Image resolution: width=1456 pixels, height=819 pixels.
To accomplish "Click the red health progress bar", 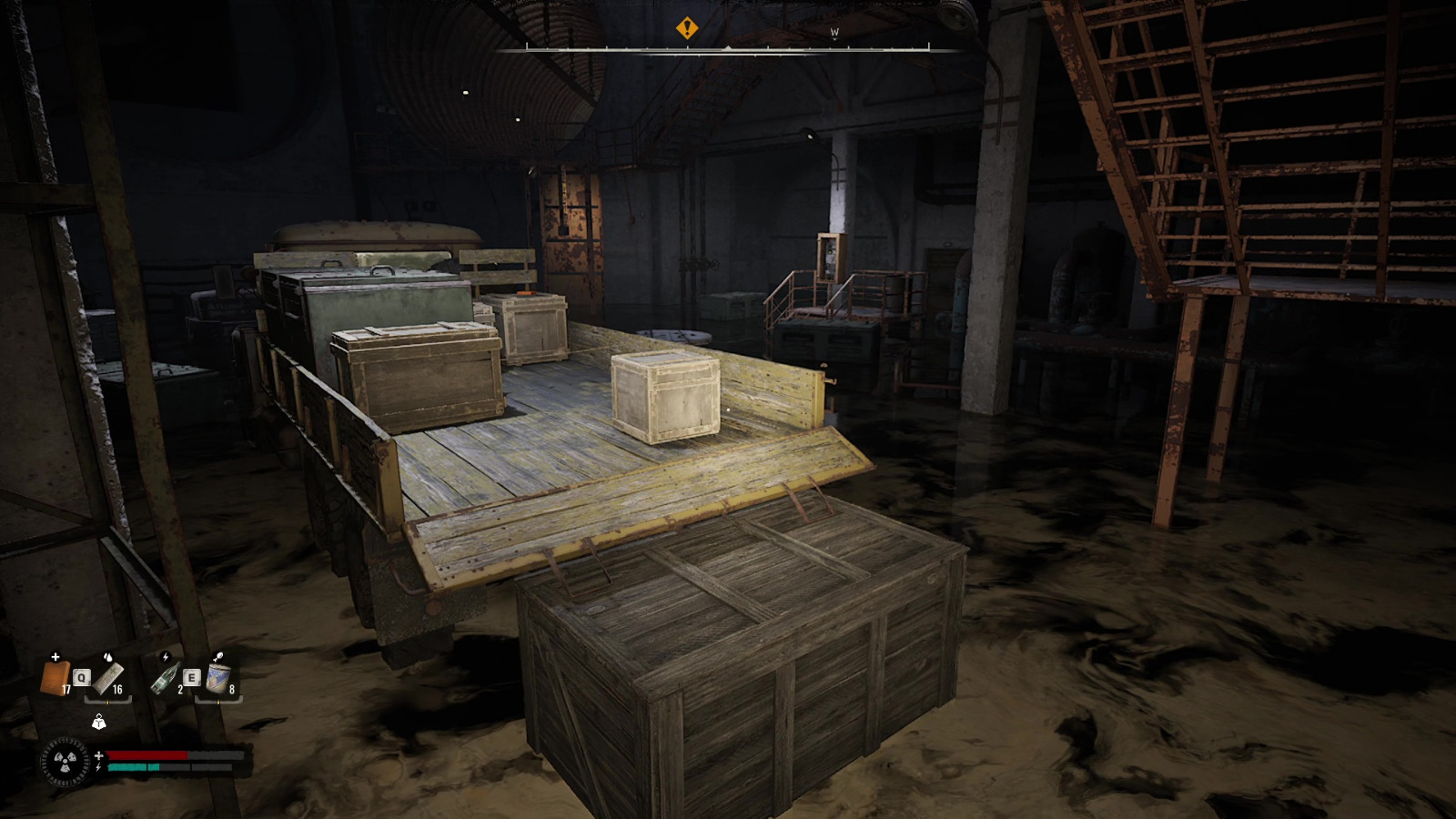I will click(146, 754).
